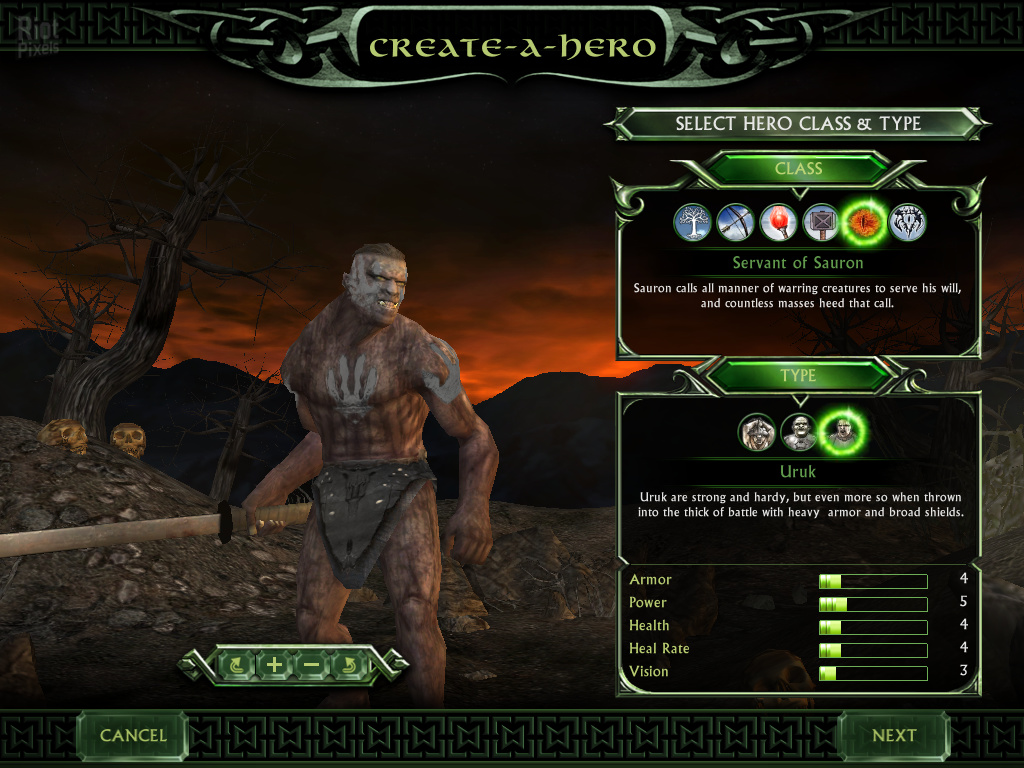Pick the red flaming torch class icon
This screenshot has height=768, width=1024.
click(x=778, y=223)
